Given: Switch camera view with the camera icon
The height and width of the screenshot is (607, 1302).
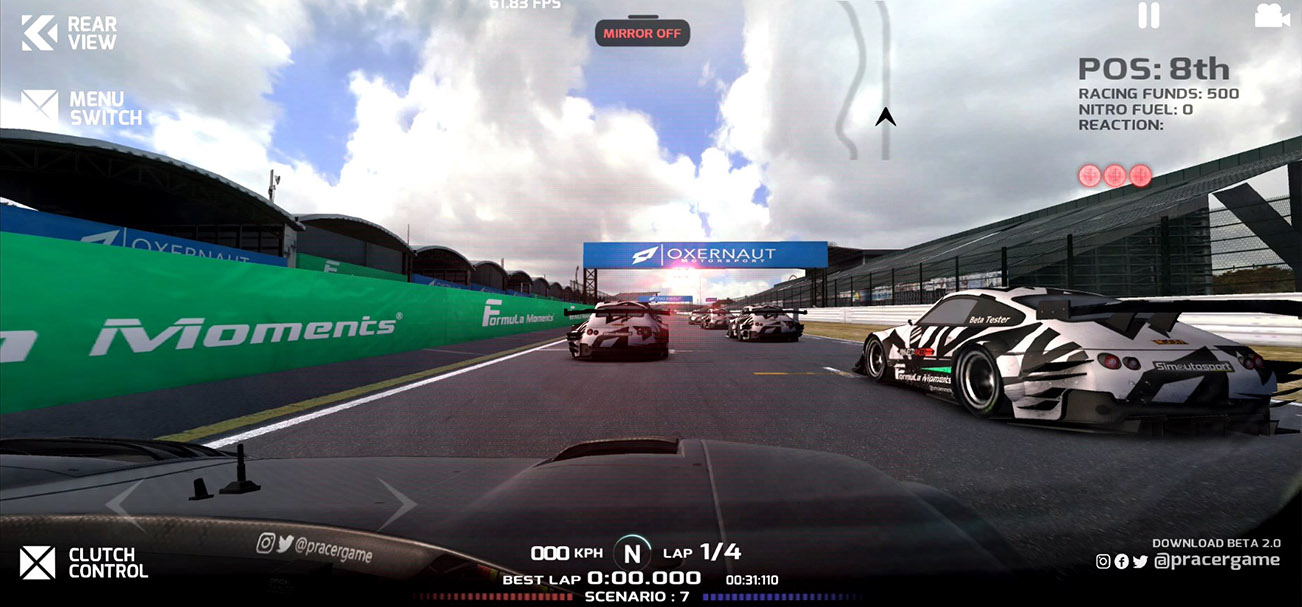Looking at the screenshot, I should tap(1271, 15).
